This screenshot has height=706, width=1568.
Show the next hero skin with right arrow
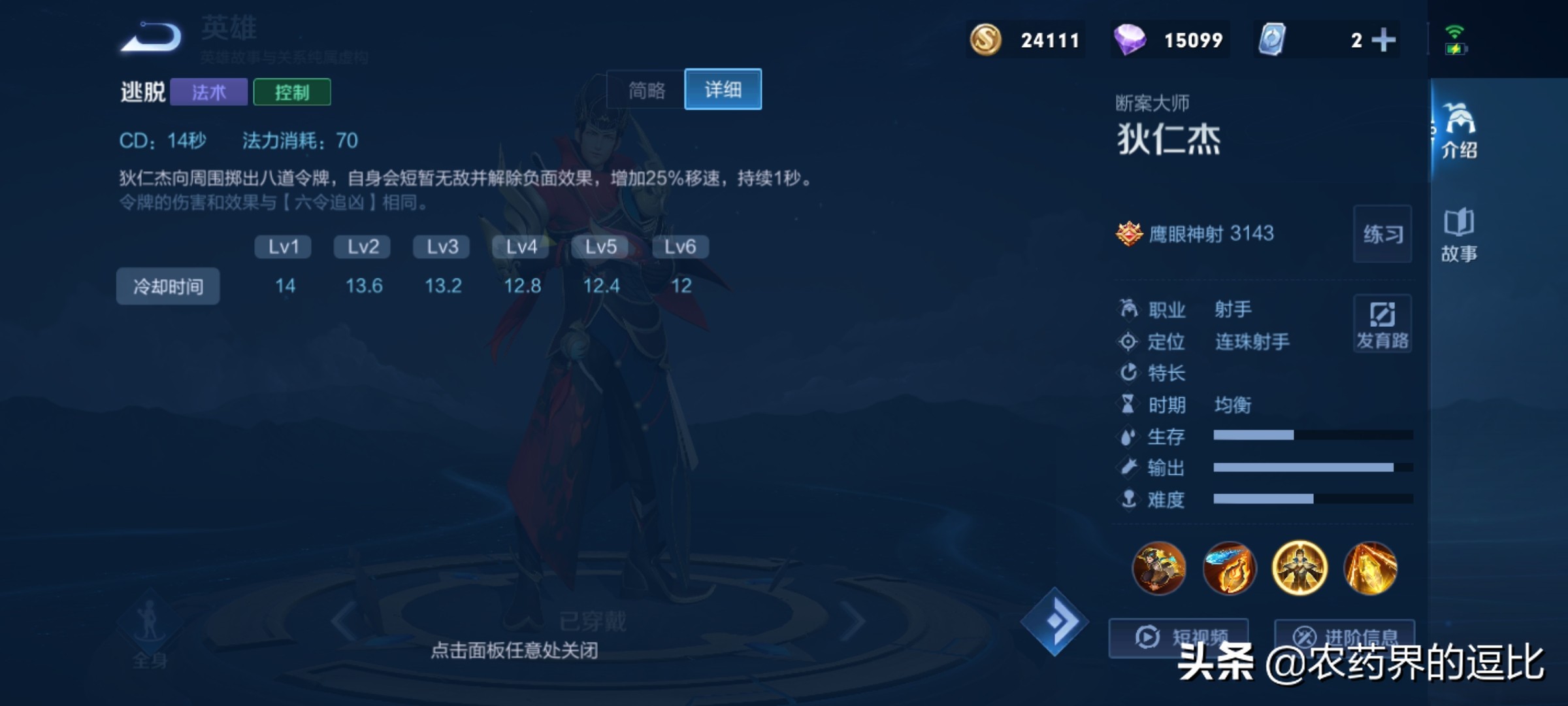click(853, 622)
